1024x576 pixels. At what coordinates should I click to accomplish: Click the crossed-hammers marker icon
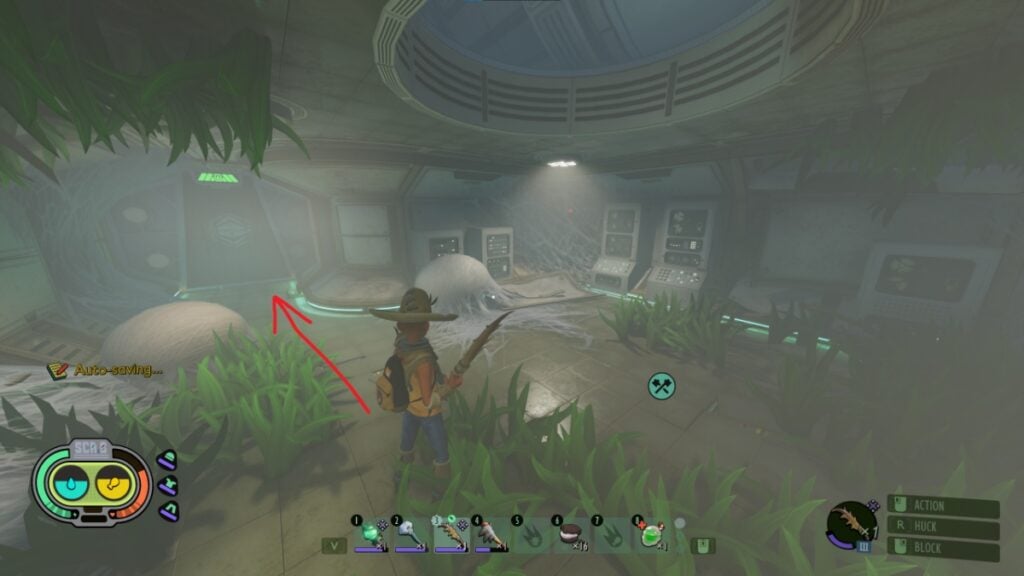[661, 386]
